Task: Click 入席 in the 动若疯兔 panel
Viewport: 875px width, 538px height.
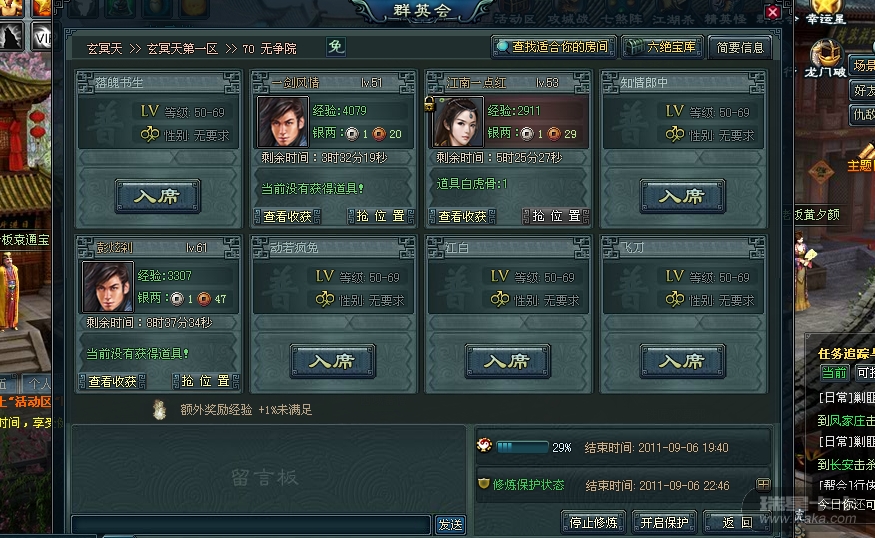Action: click(x=333, y=361)
